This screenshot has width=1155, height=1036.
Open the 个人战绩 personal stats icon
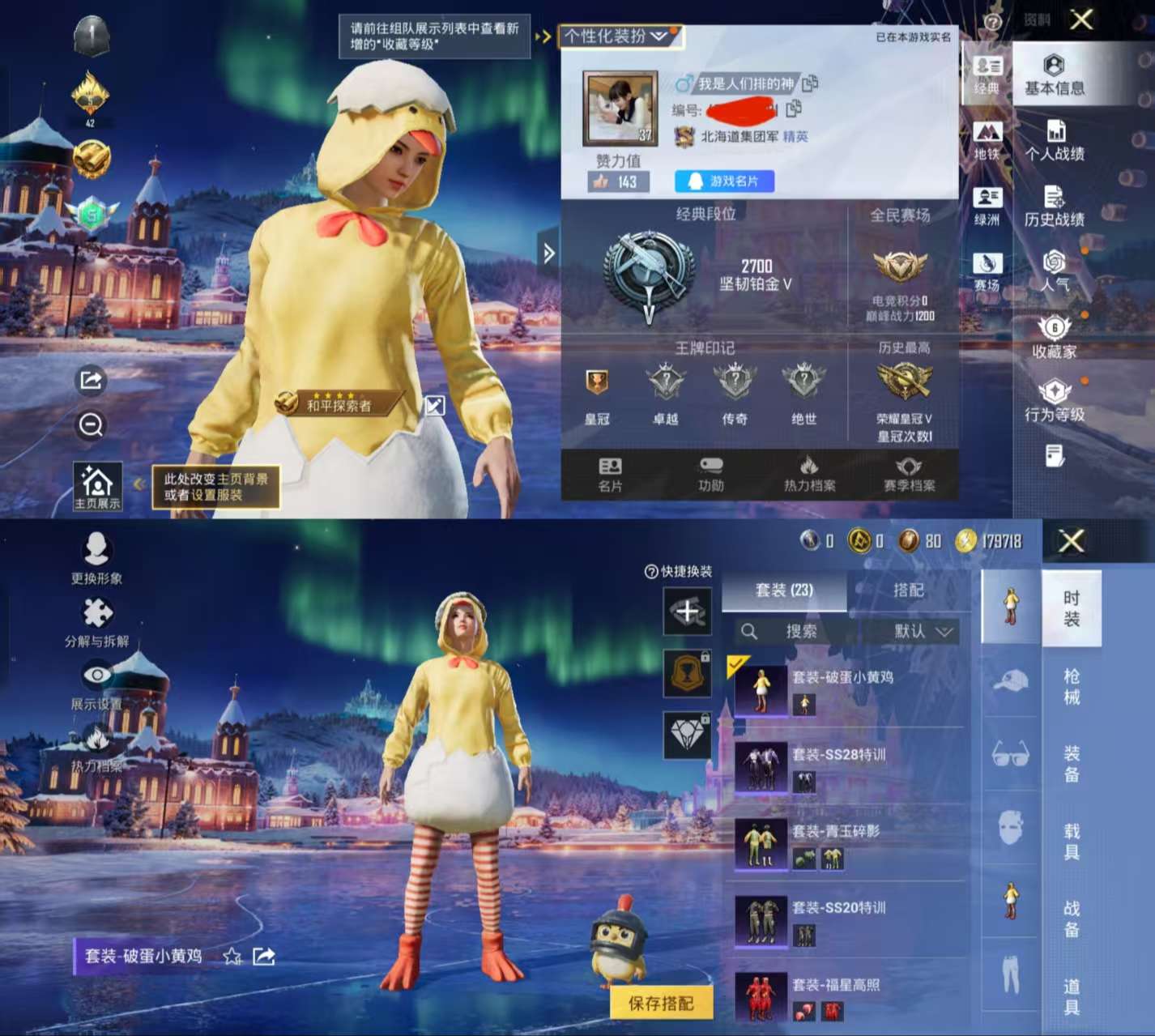click(1055, 139)
